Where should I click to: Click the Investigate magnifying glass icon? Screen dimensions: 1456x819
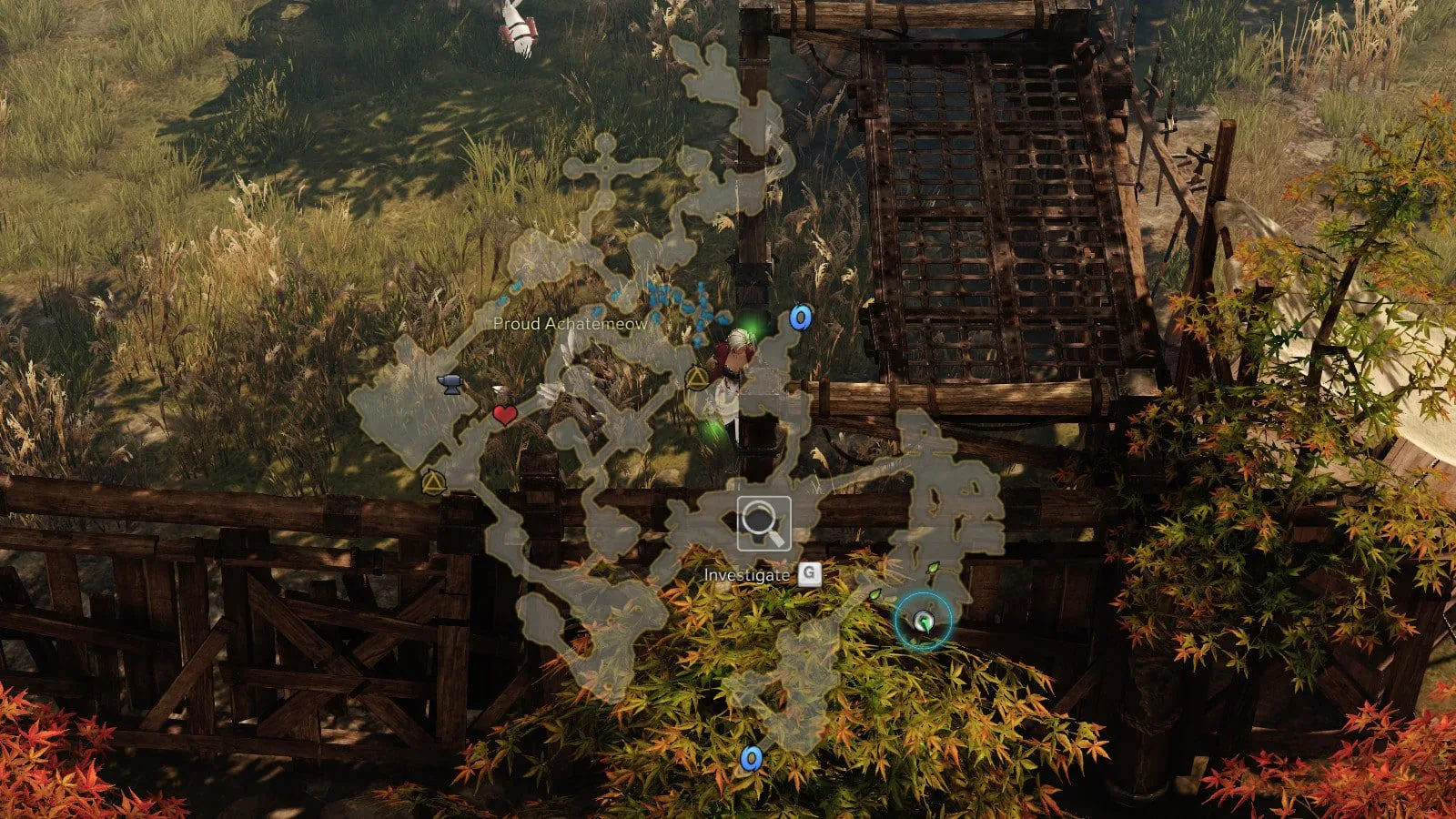click(x=763, y=523)
